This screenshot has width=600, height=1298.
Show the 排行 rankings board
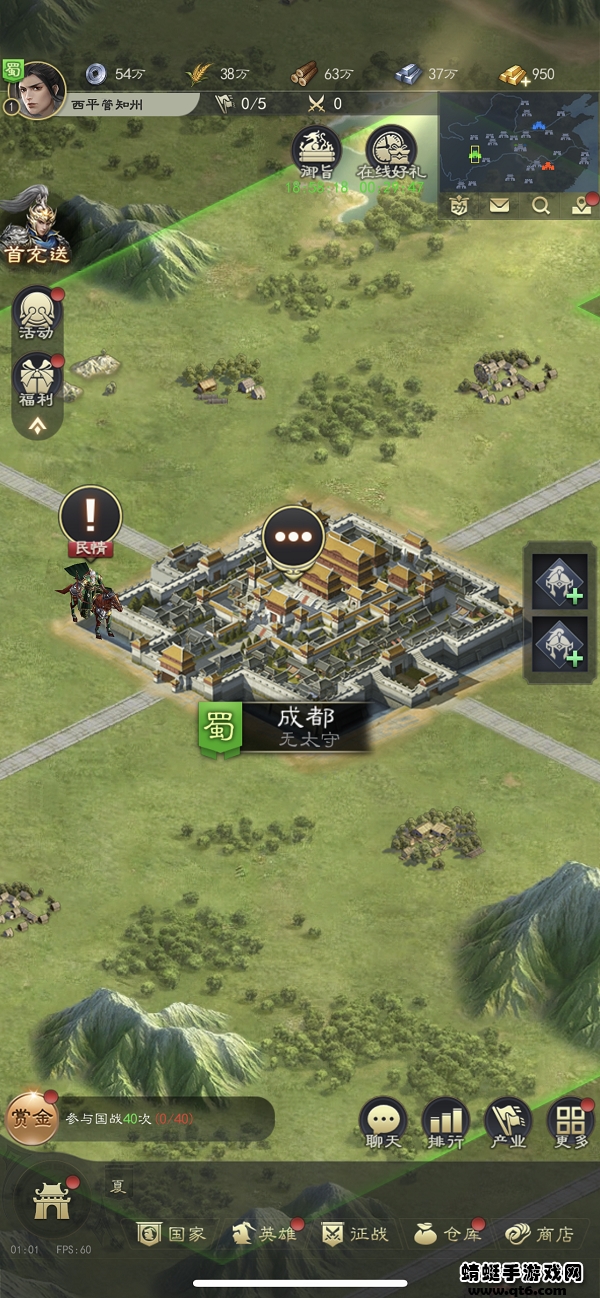click(x=445, y=1123)
